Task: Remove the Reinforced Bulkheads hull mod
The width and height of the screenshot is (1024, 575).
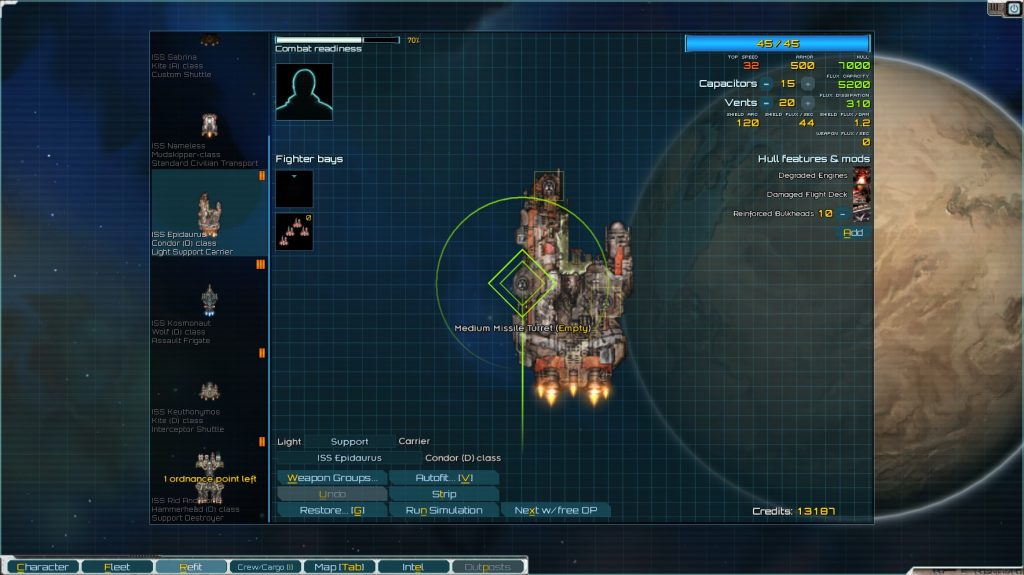Action: (x=842, y=213)
